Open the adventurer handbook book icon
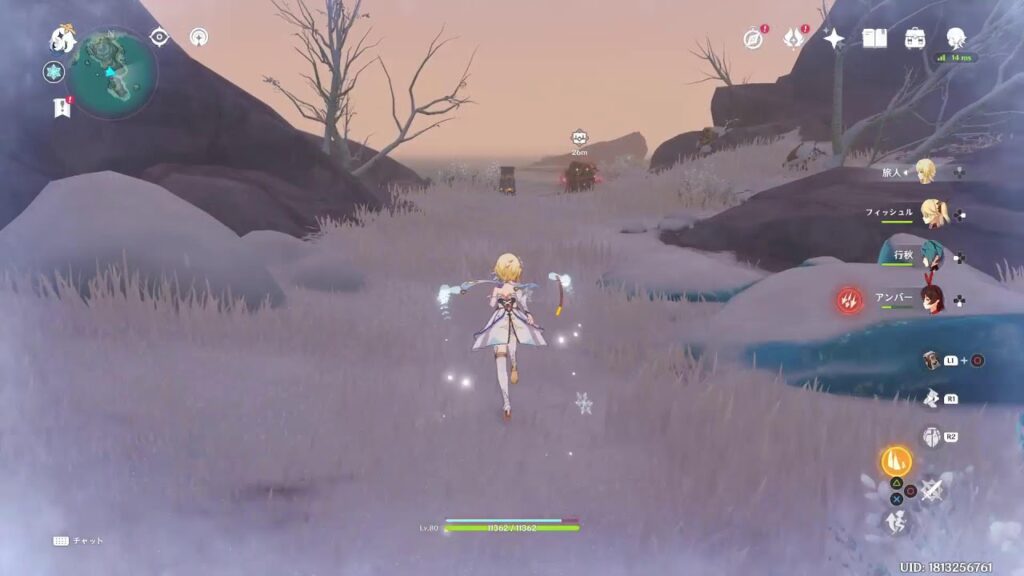 click(875, 38)
